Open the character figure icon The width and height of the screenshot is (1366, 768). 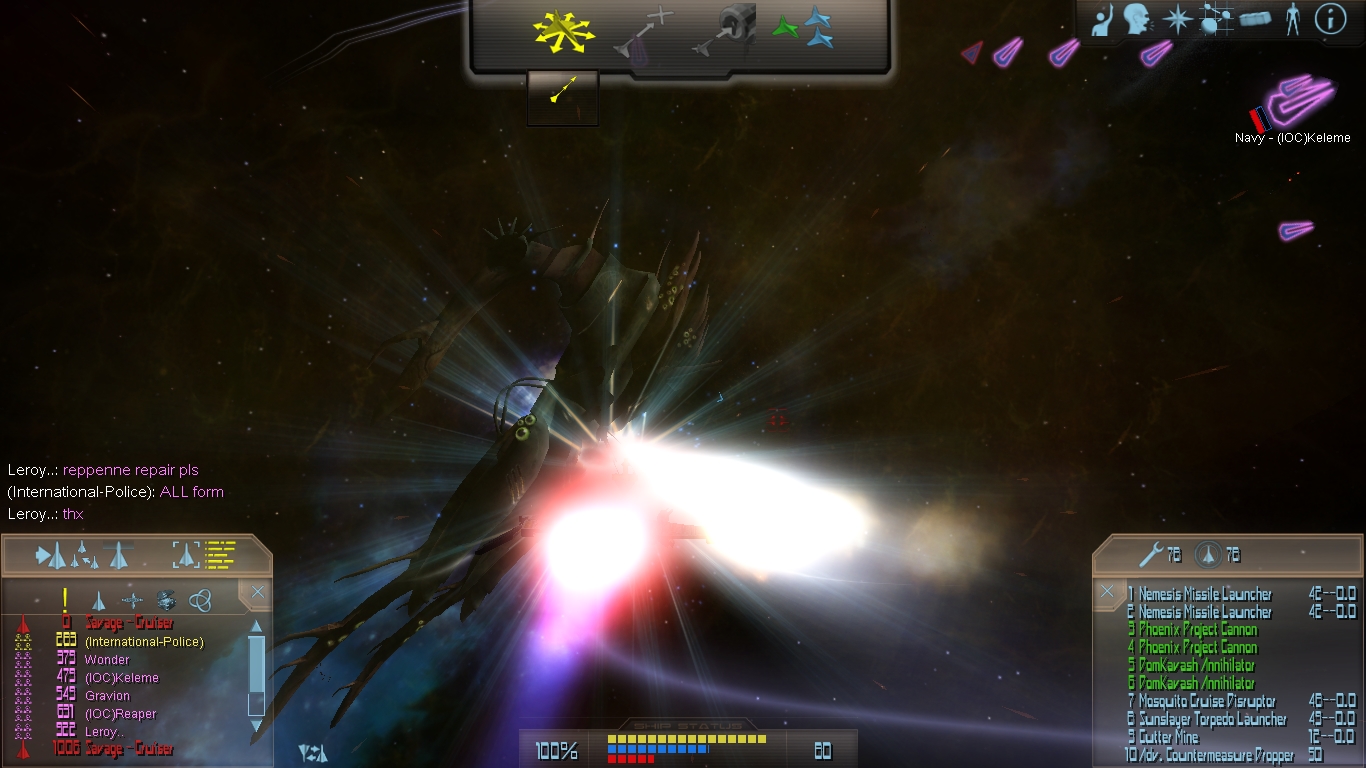1292,20
